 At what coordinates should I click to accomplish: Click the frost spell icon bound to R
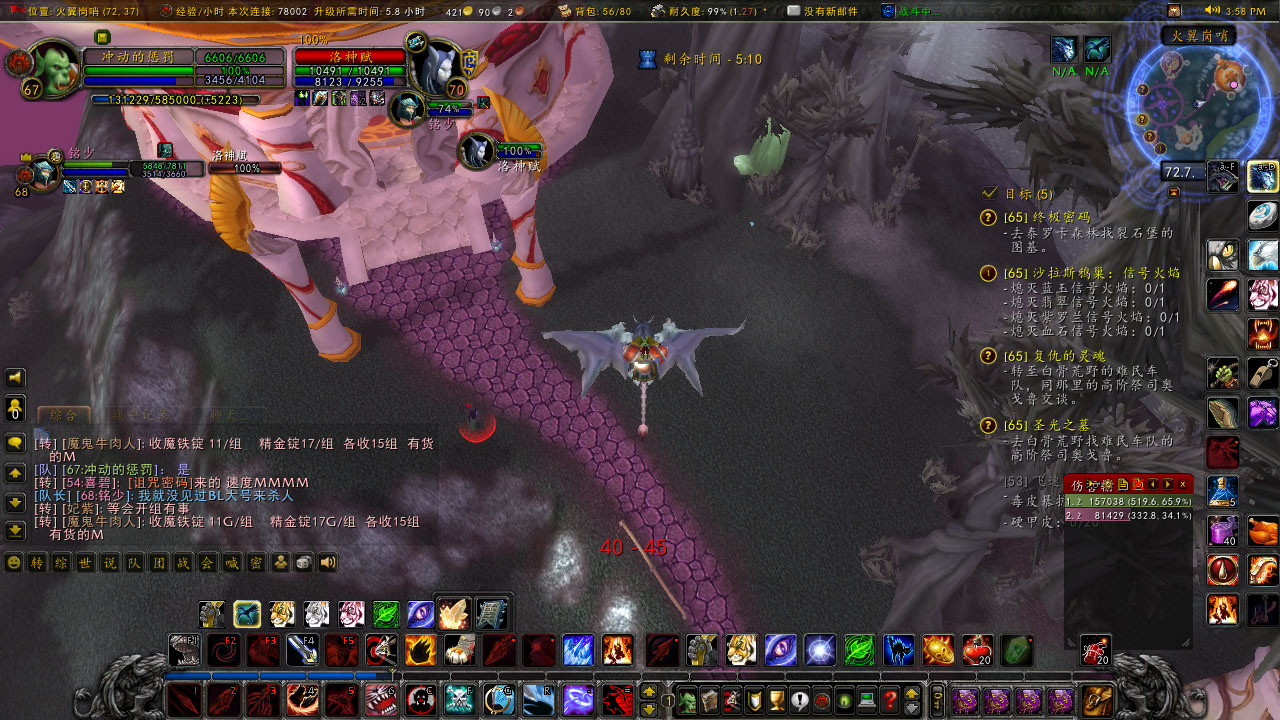537,700
